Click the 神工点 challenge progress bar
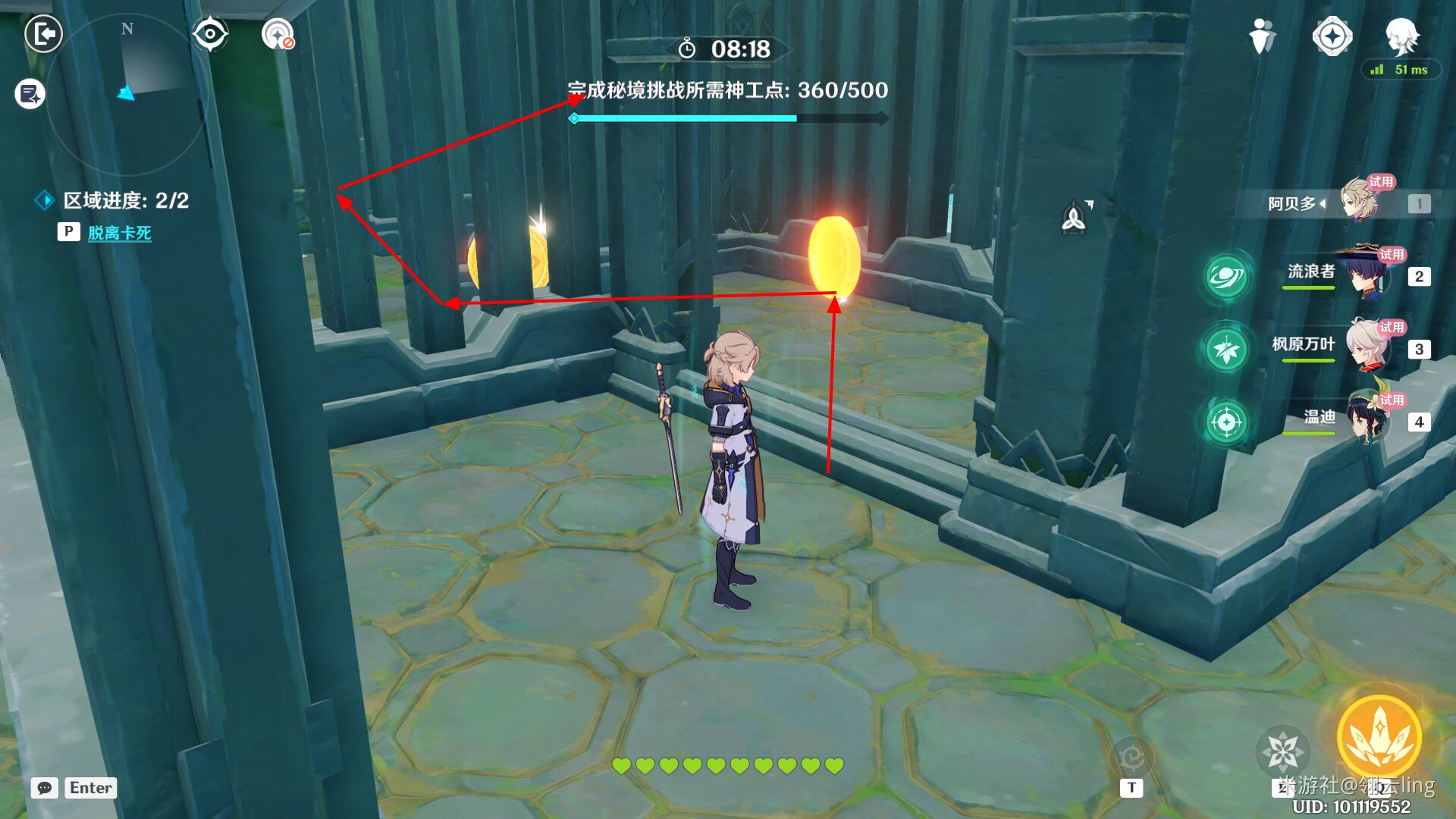 point(728,118)
